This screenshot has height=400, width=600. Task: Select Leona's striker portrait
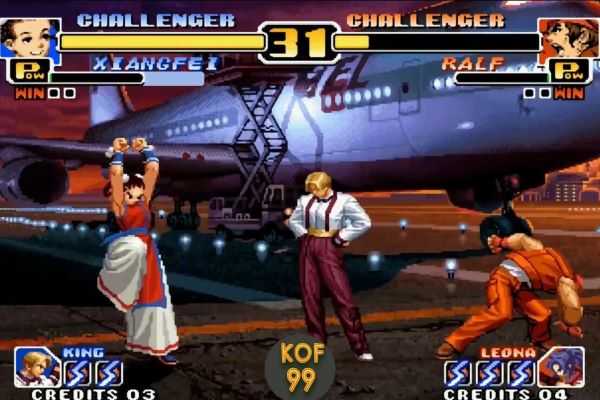coord(562,367)
